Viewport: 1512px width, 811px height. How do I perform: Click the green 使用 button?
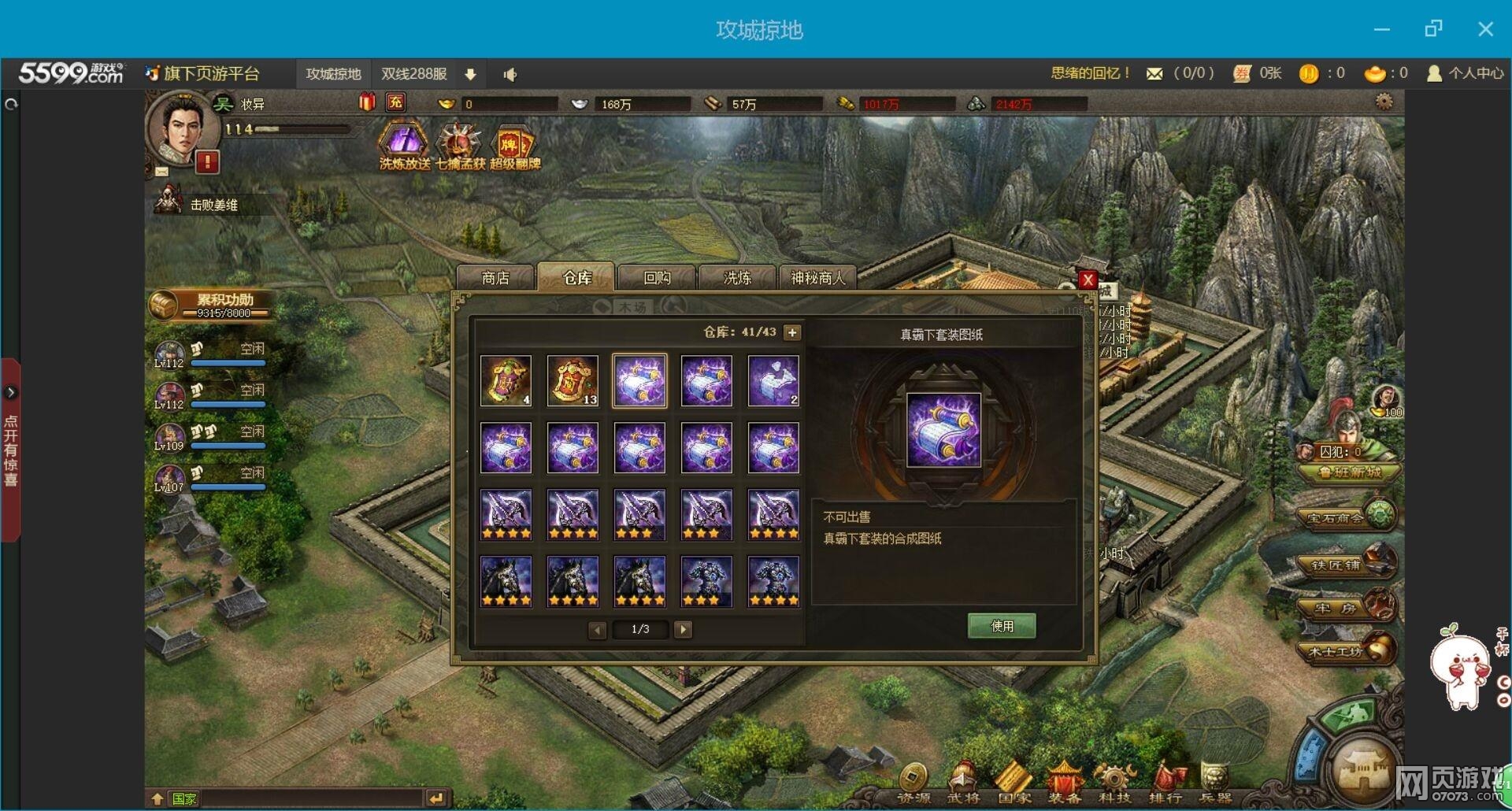point(1002,626)
